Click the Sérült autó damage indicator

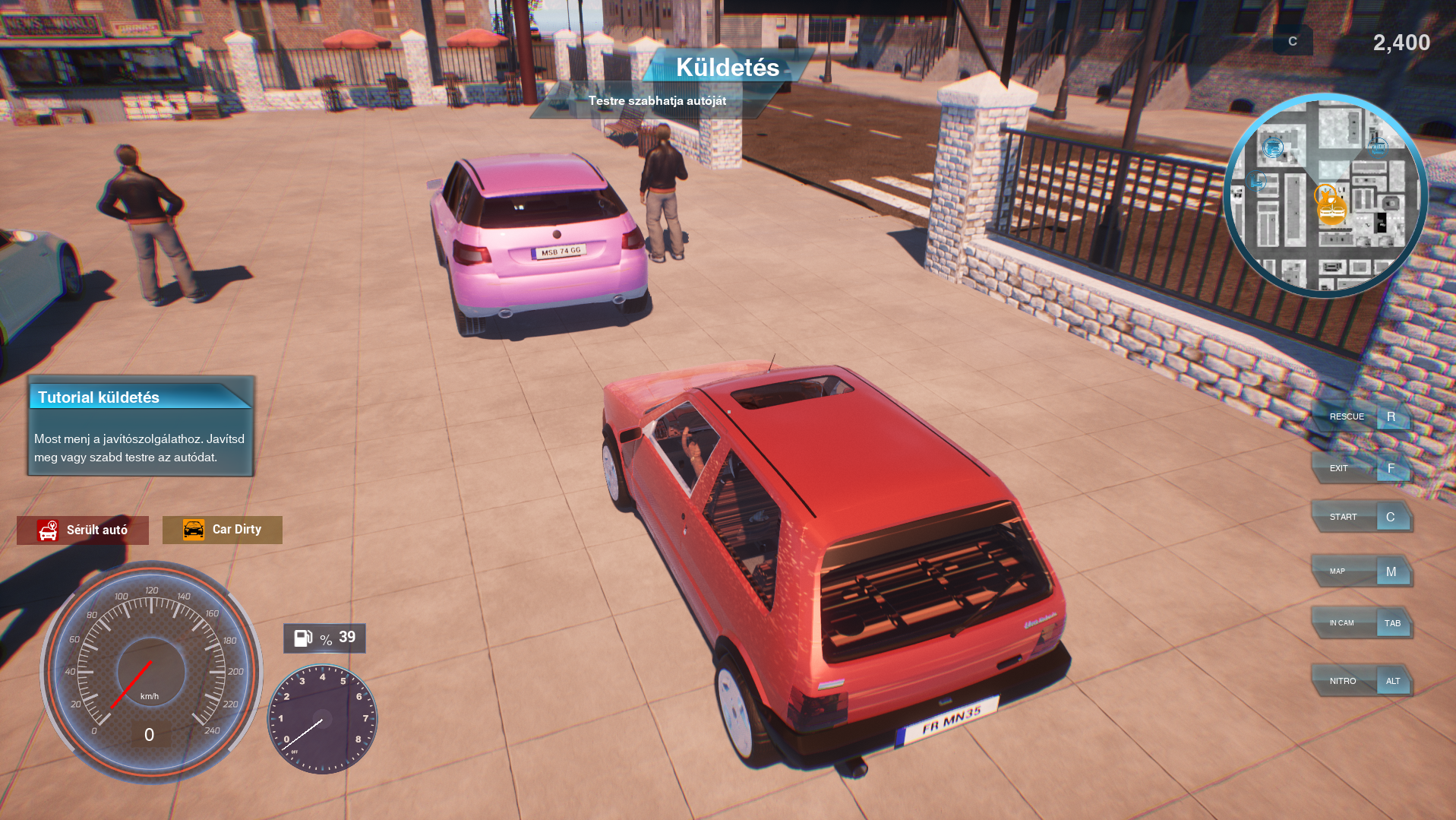83,530
